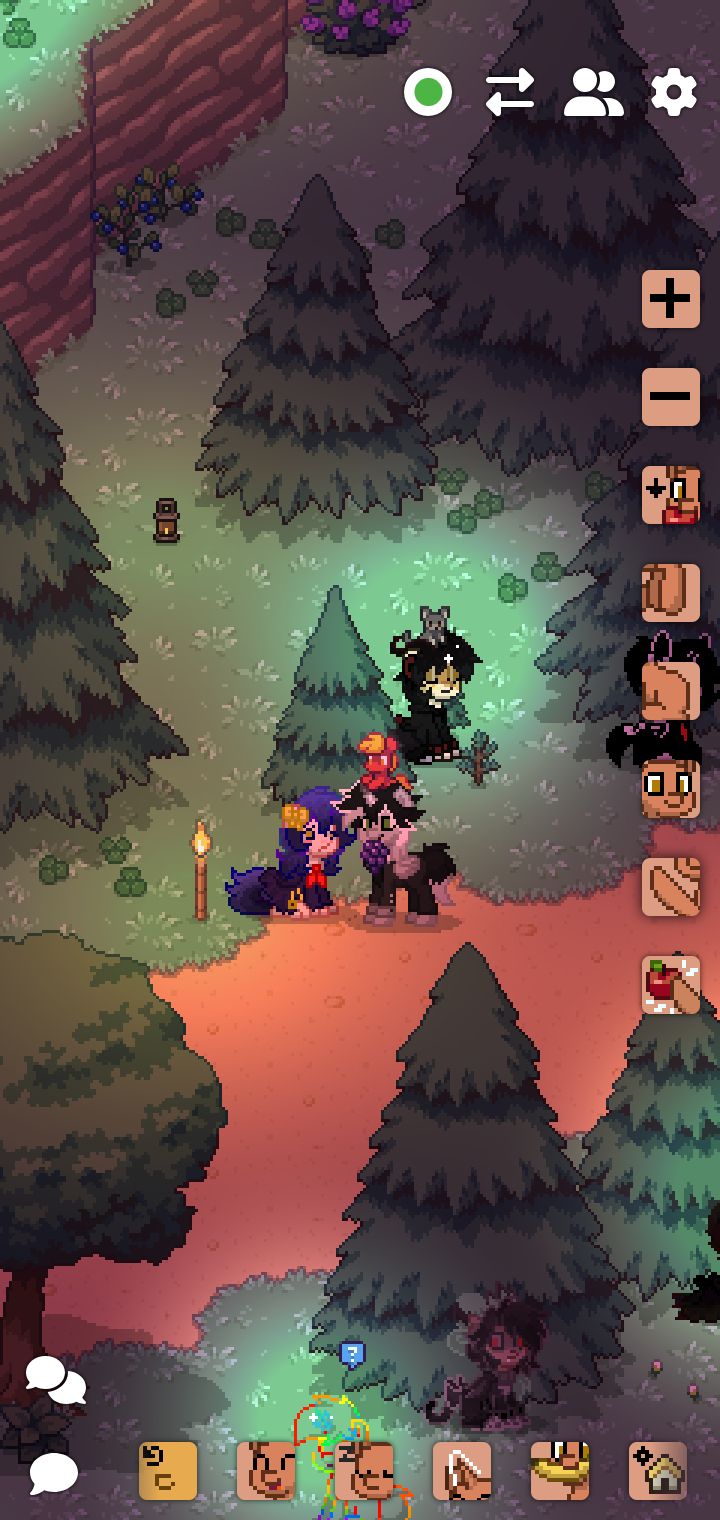Image resolution: width=720 pixels, height=1520 pixels.
Task: Tap the sparkle house button
Action: pyautogui.click(x=658, y=1471)
